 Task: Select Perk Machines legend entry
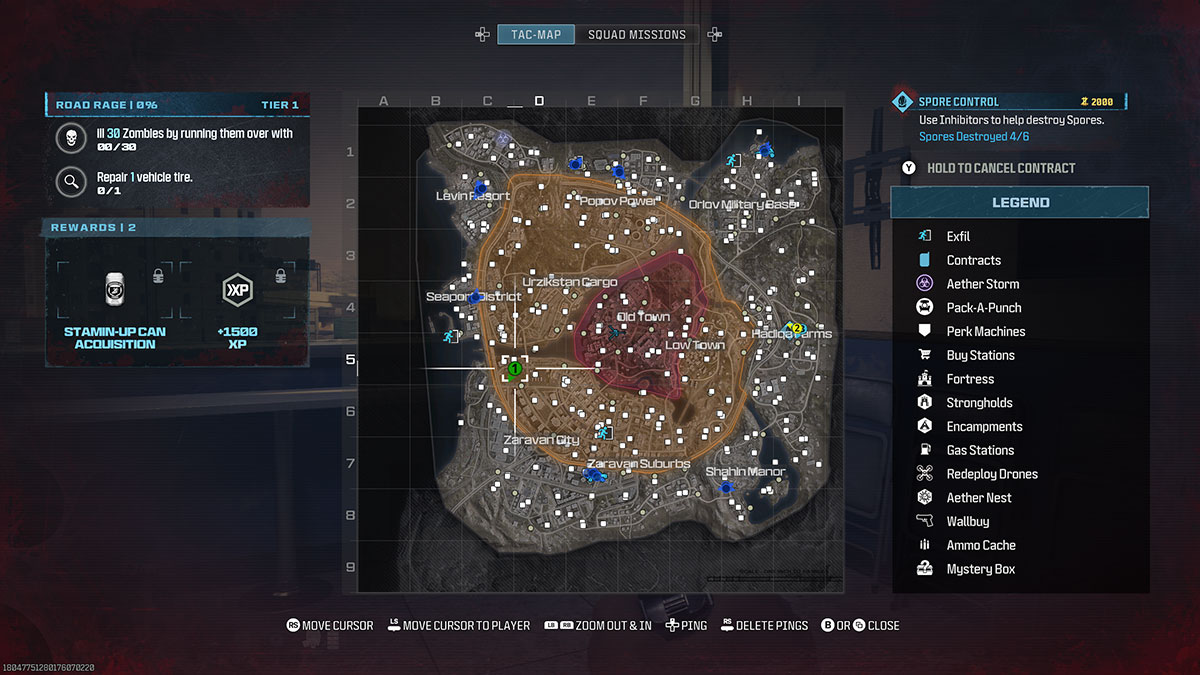[x=985, y=332]
